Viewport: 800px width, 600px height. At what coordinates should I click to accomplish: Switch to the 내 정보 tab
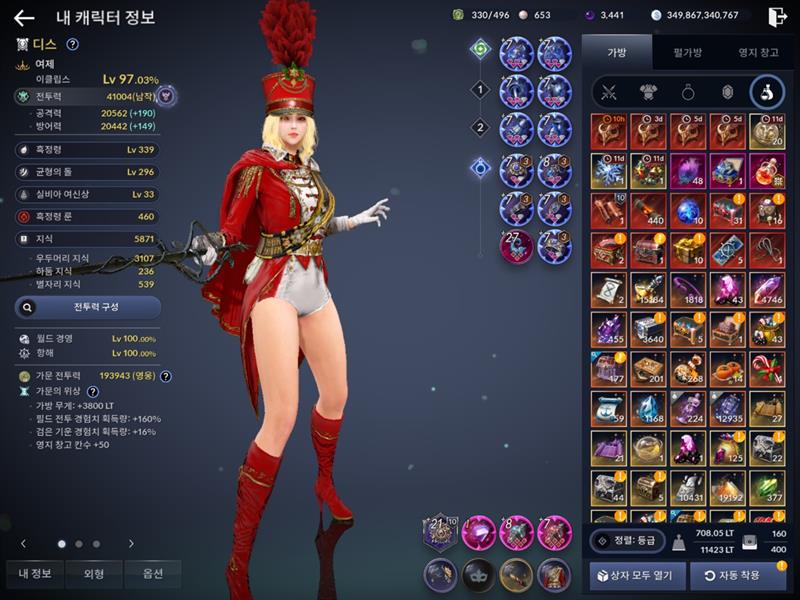(36, 573)
